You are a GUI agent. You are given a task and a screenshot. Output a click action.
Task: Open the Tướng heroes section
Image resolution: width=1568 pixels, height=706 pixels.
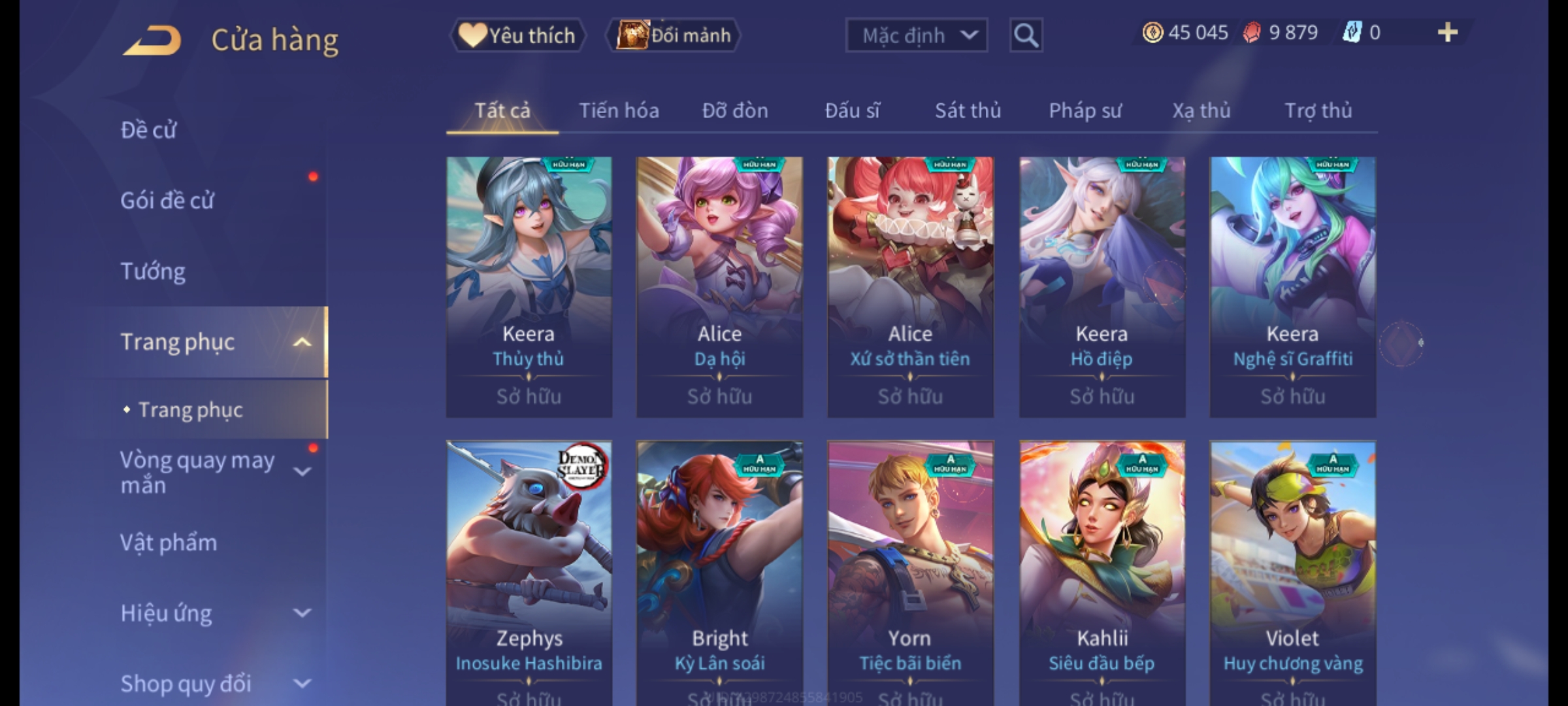153,271
